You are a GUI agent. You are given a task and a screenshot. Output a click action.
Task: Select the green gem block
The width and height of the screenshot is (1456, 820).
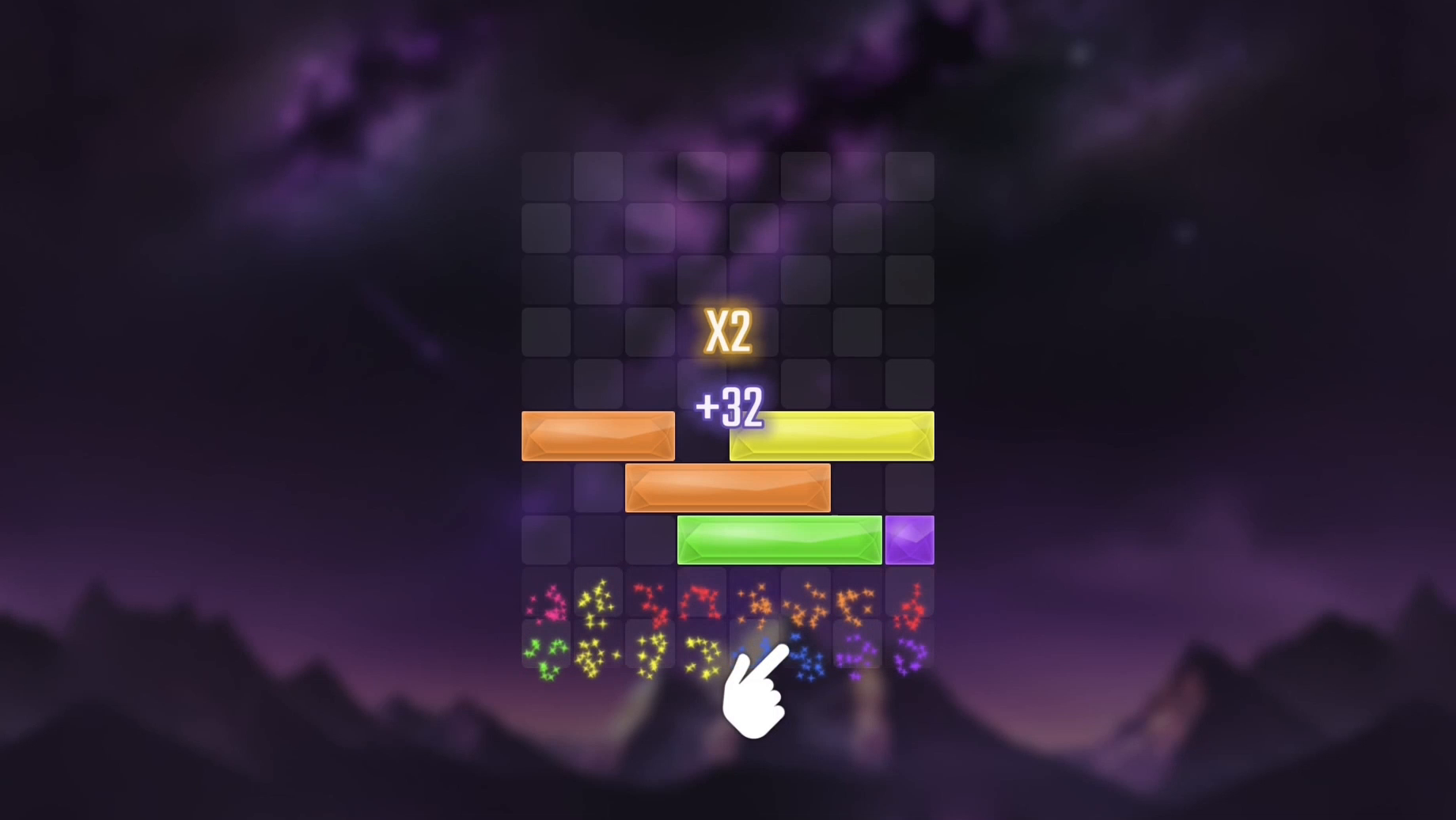[779, 539]
